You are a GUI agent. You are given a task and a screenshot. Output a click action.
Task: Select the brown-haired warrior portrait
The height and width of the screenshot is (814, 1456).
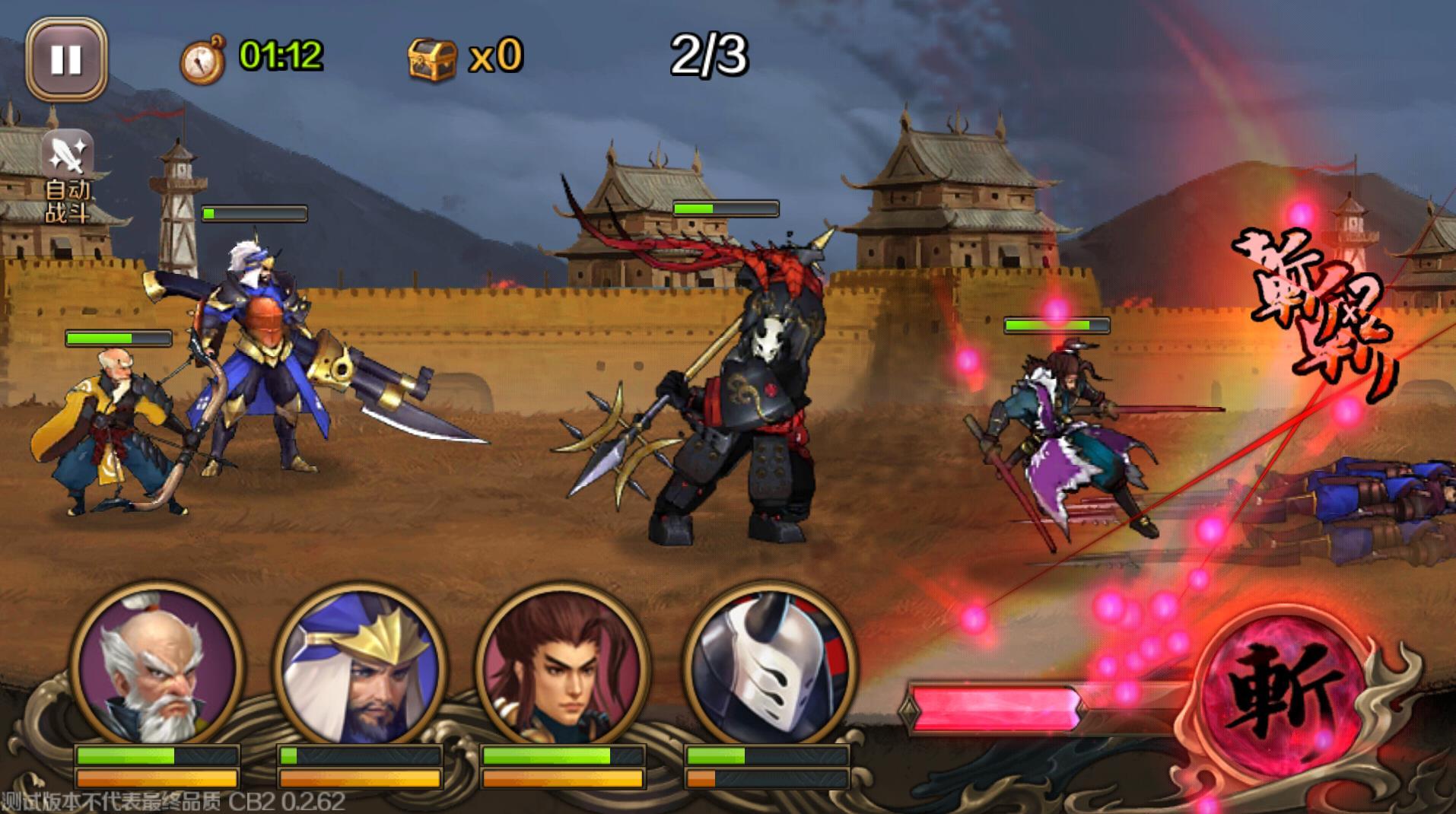(x=563, y=666)
